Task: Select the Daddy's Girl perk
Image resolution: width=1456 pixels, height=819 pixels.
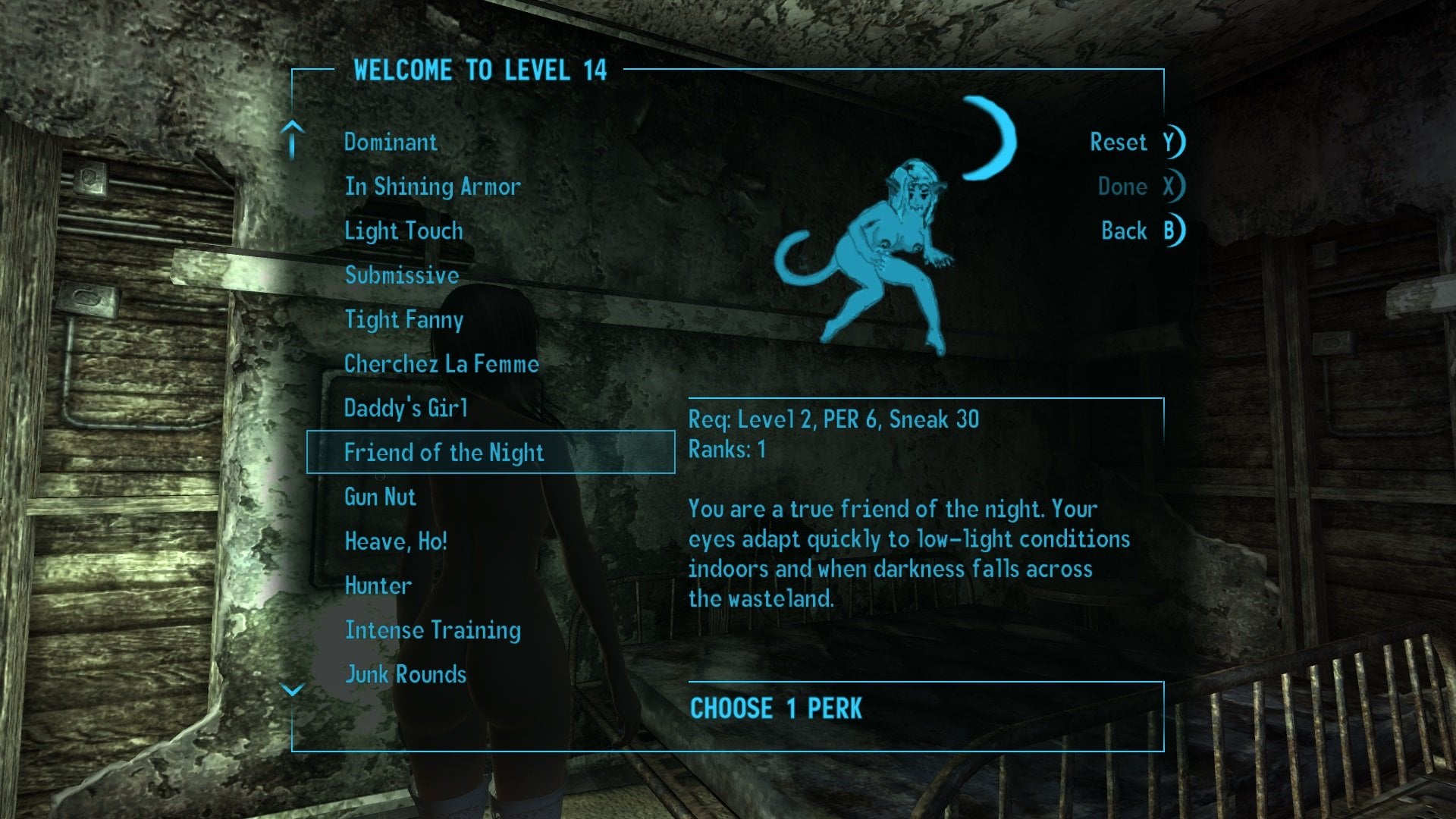Action: (406, 409)
